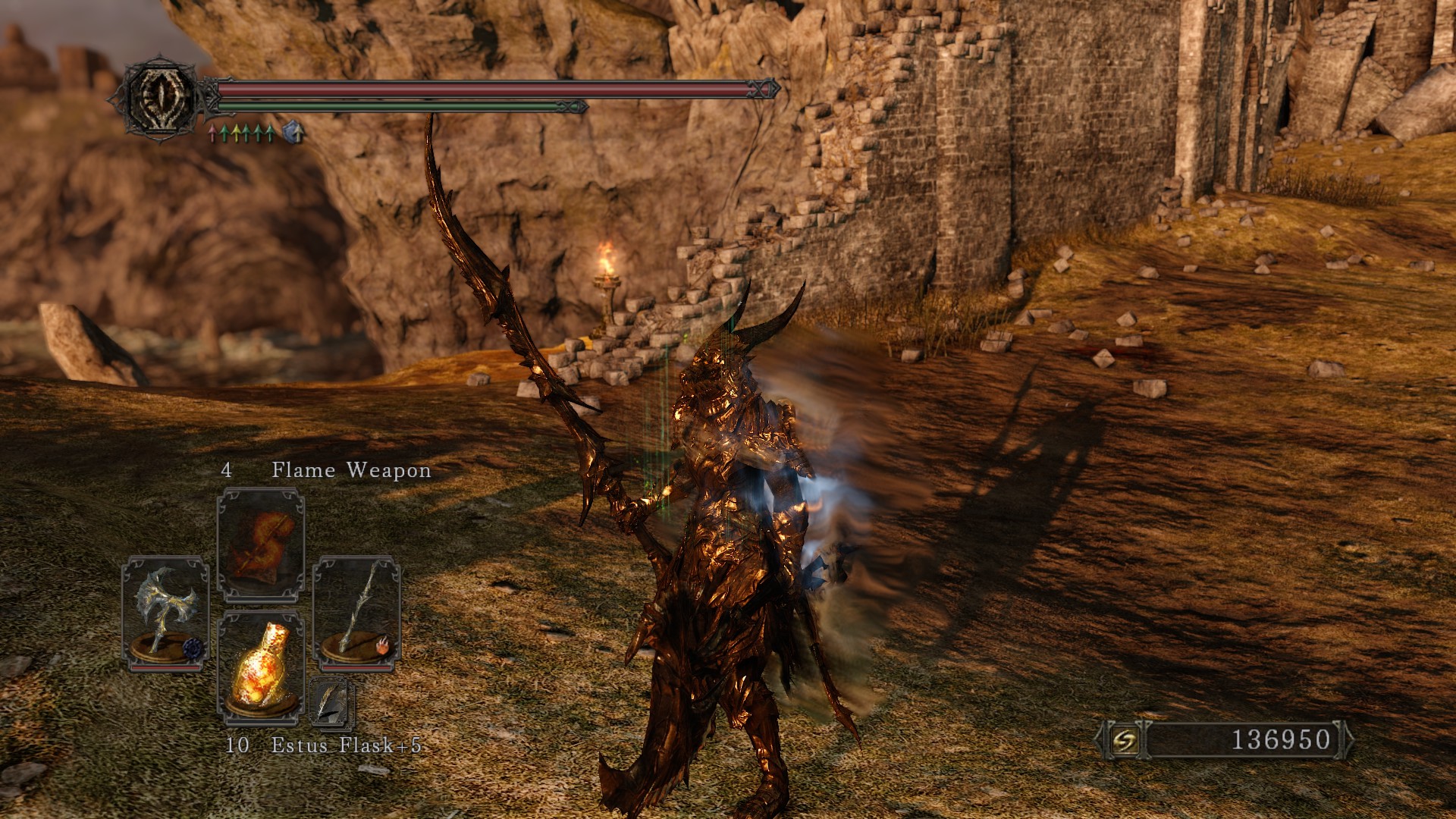Select the Flame Weapon spell slot
Screen dimensions: 1456x819
(x=261, y=544)
